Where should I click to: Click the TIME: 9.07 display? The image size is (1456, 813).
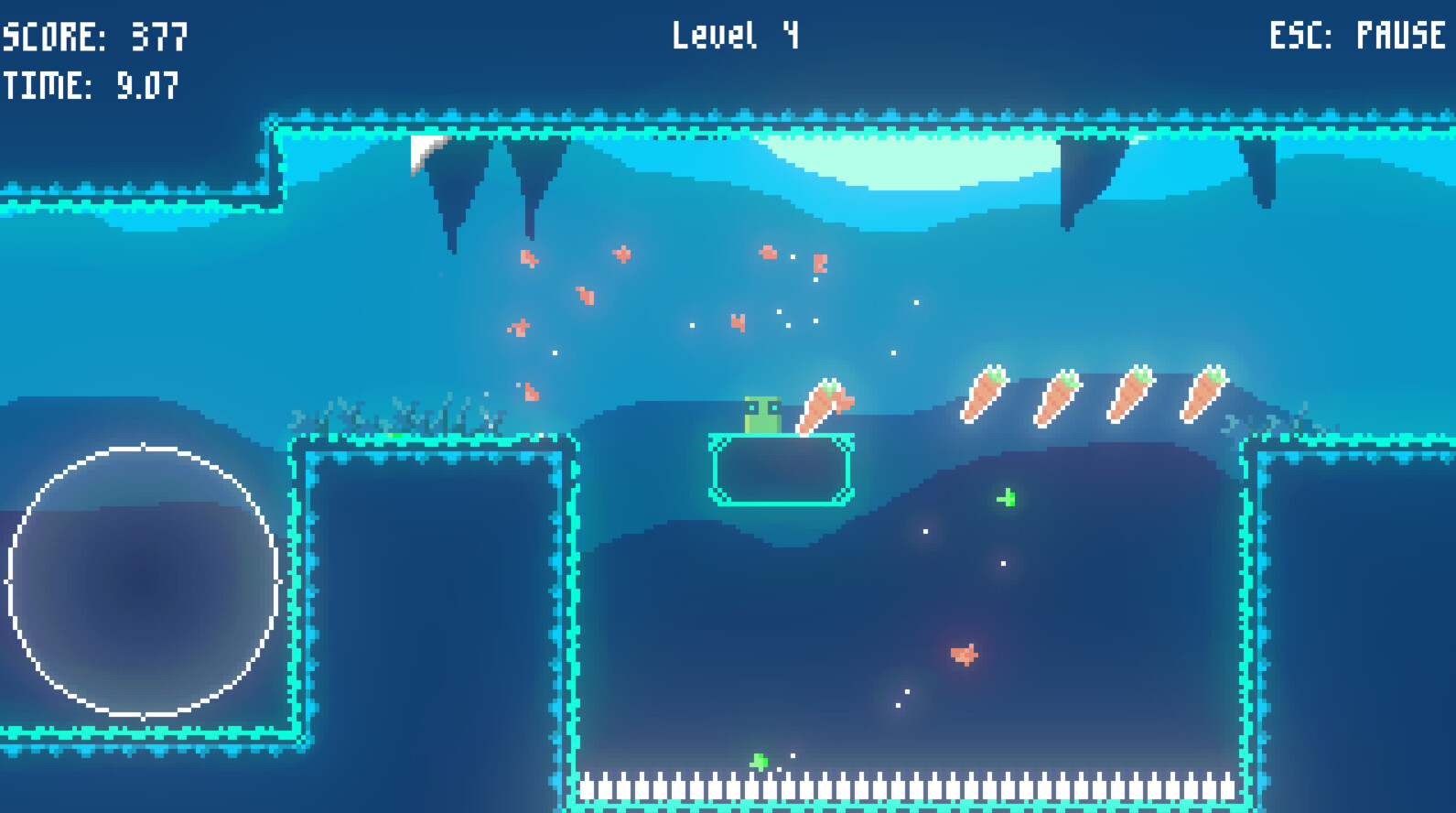point(89,87)
